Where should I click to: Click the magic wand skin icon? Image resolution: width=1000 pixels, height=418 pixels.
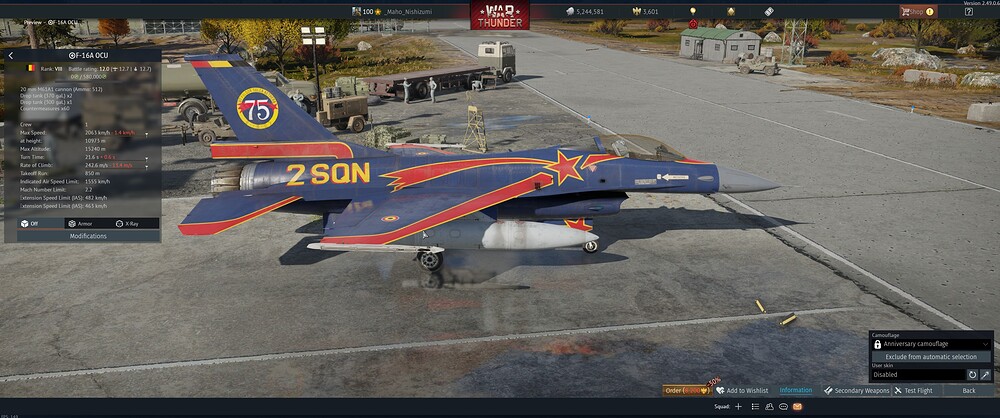tap(985, 375)
